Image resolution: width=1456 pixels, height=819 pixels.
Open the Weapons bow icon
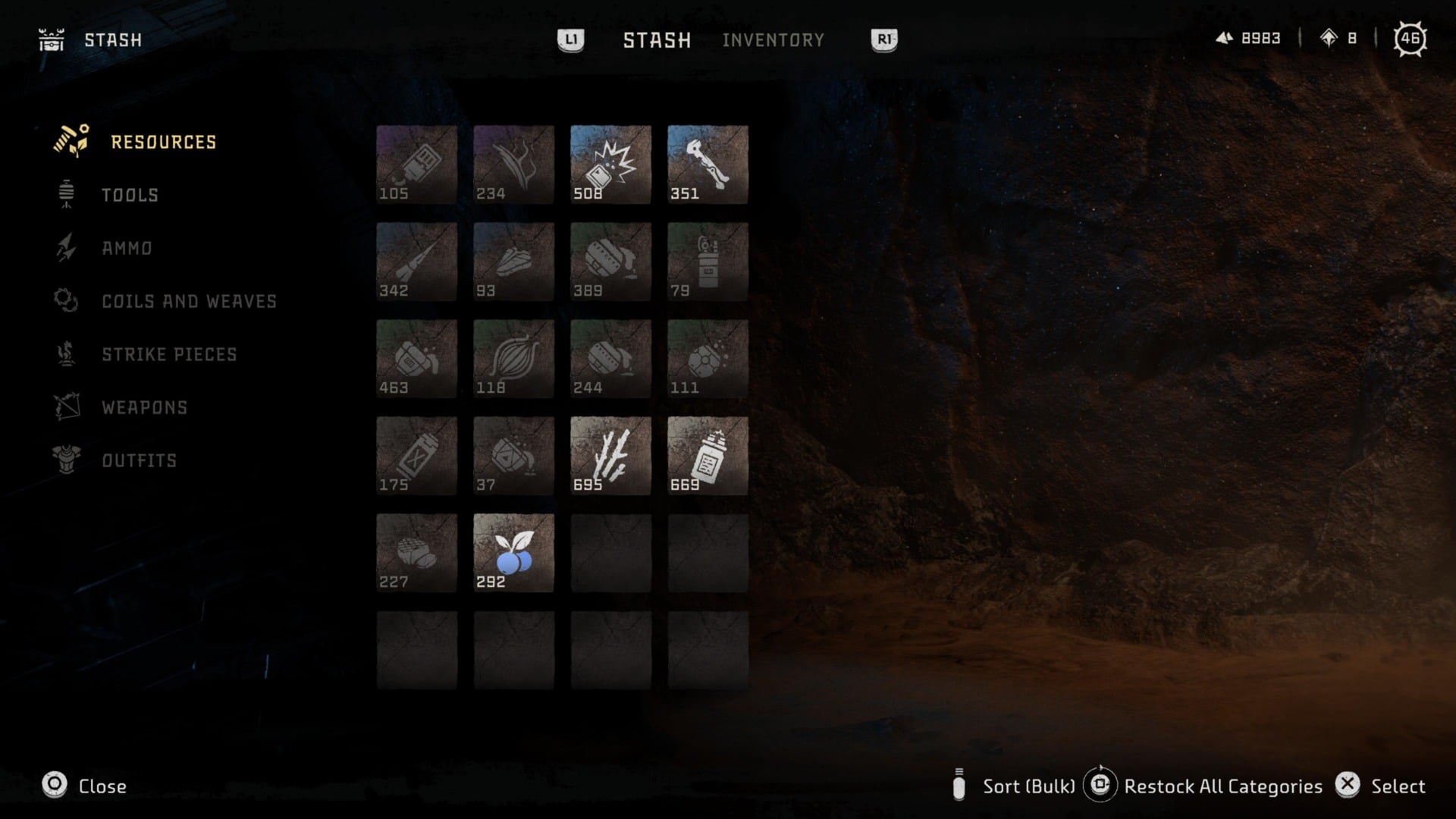point(67,407)
